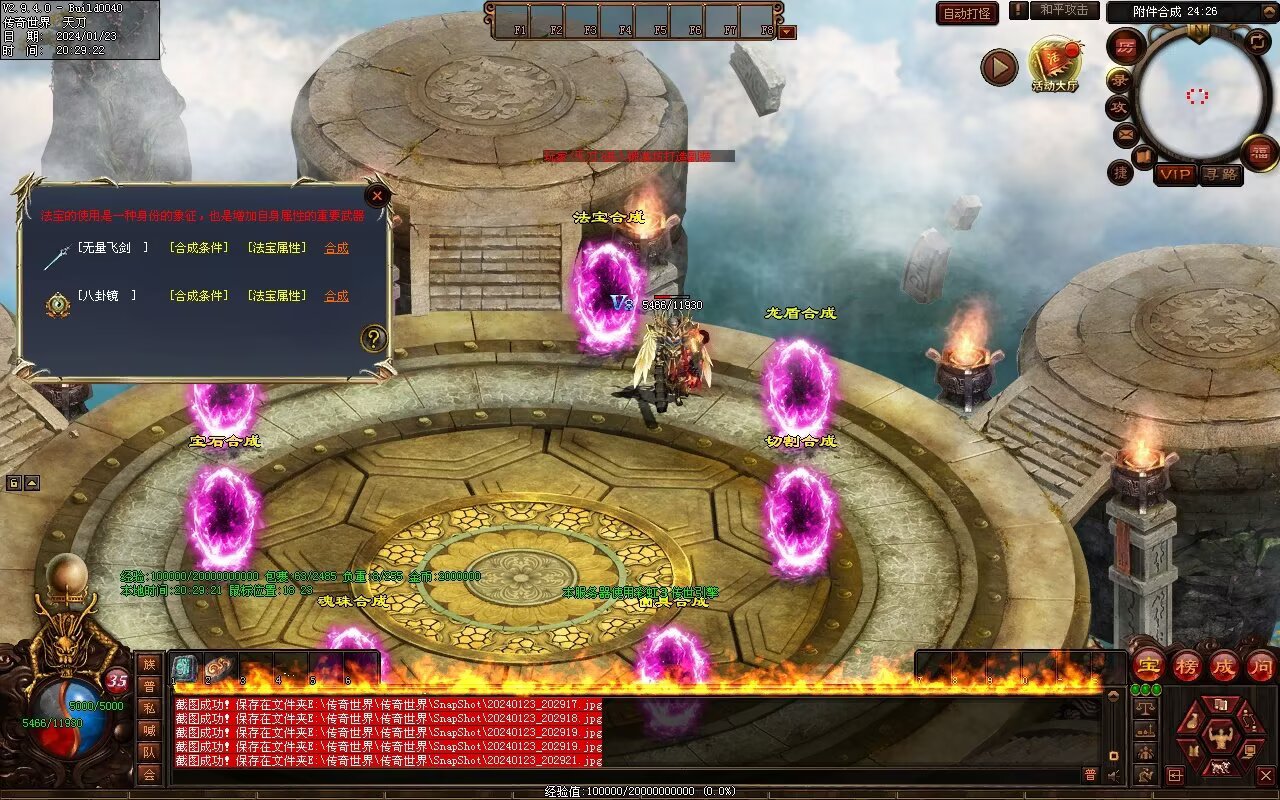Open the 榜 ranking button

pos(1187,665)
